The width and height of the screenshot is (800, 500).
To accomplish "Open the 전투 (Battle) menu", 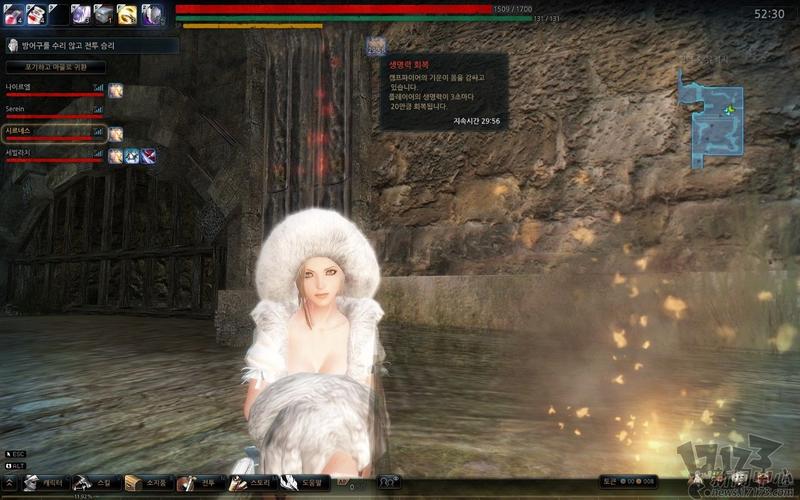I will [199, 483].
